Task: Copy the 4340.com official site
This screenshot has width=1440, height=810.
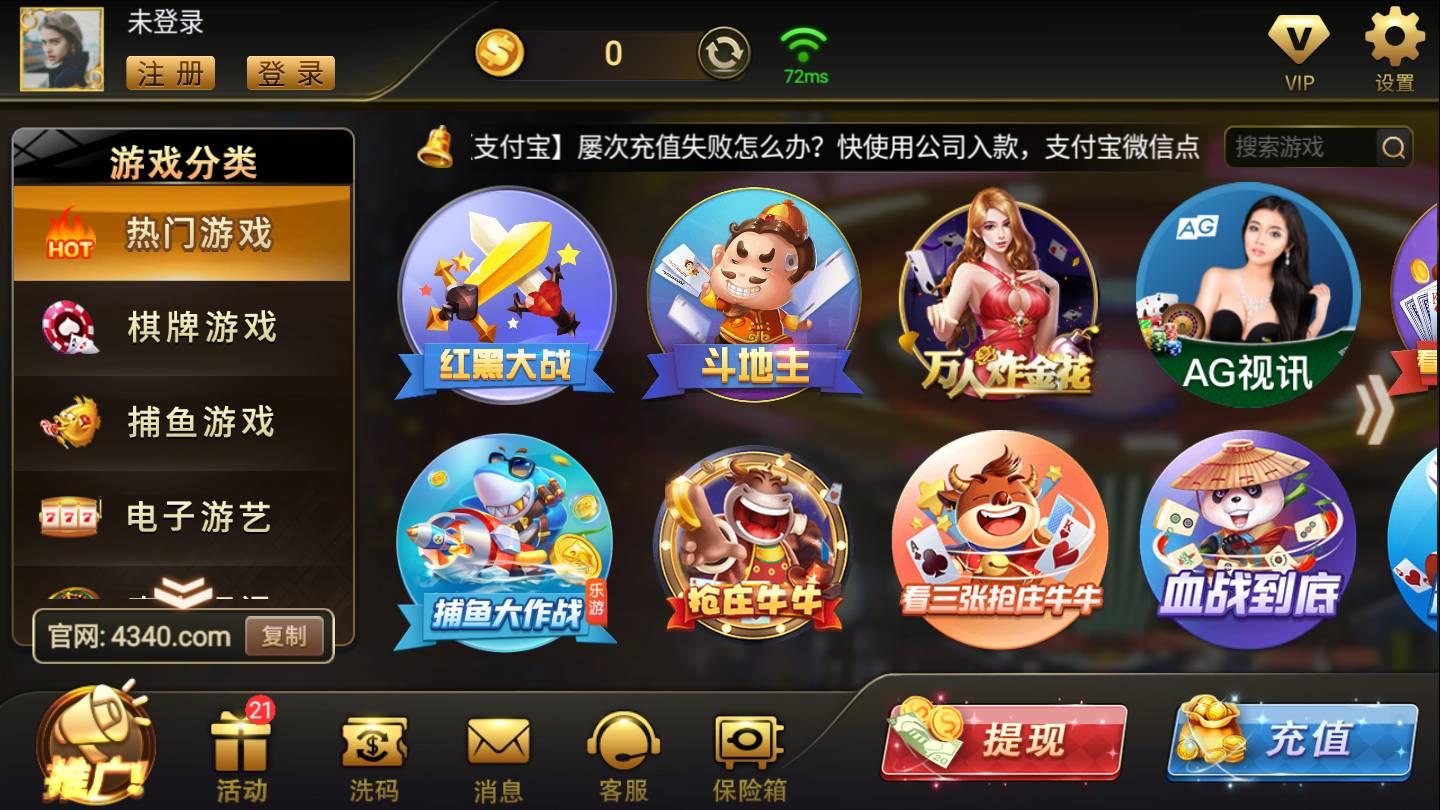Action: coord(287,637)
